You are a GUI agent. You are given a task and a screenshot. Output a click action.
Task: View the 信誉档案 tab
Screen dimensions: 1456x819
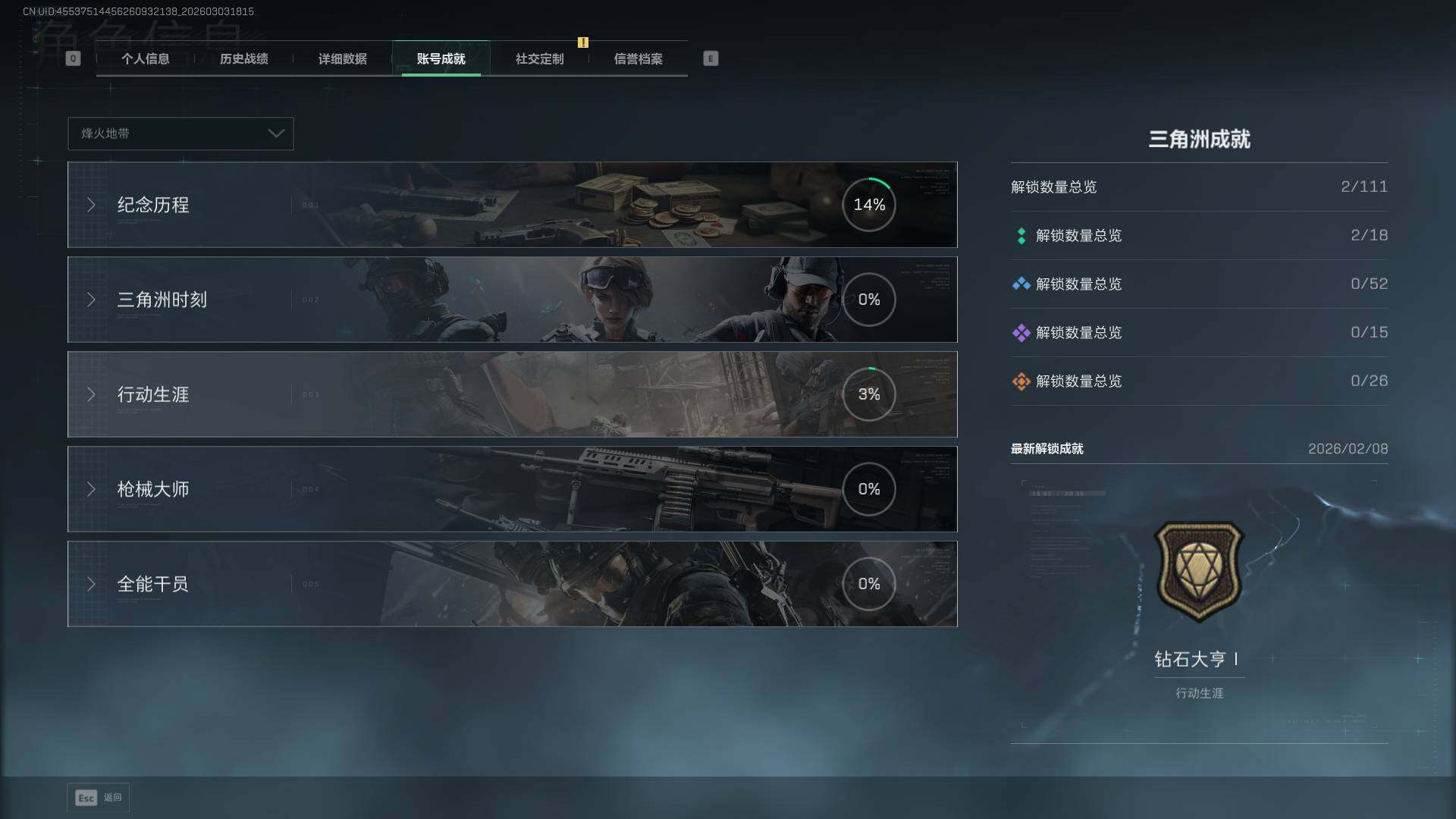pos(638,59)
